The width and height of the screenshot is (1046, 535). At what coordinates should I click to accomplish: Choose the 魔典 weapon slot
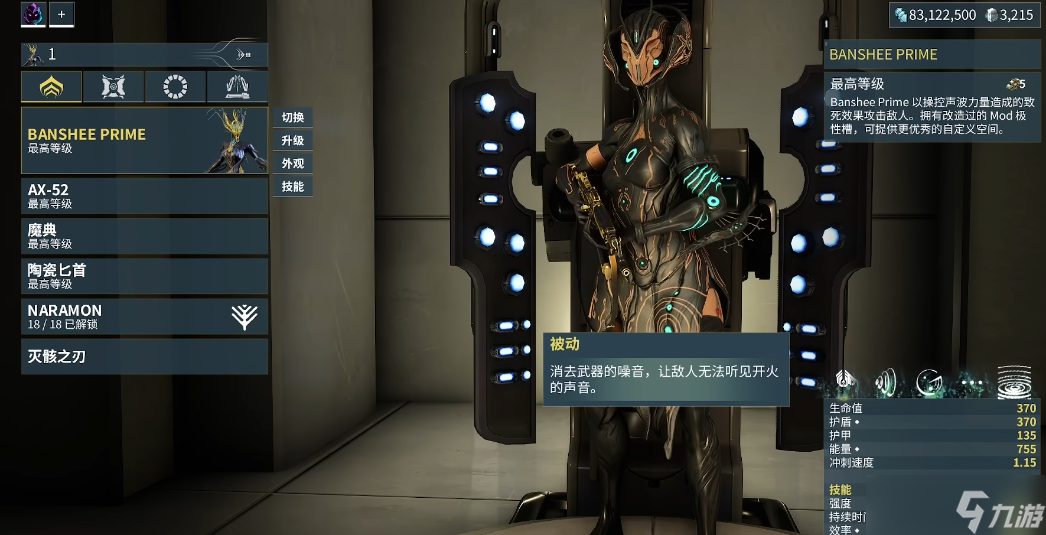coord(144,236)
